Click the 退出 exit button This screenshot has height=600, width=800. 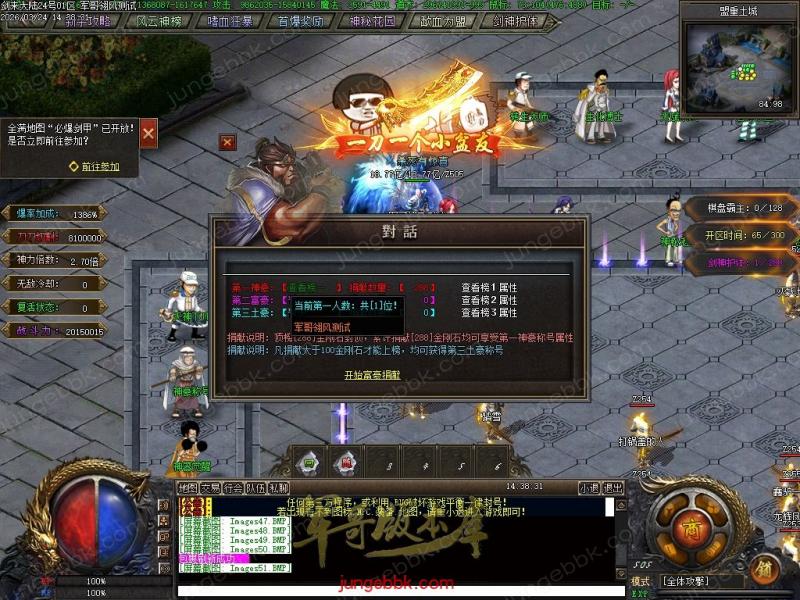(612, 488)
